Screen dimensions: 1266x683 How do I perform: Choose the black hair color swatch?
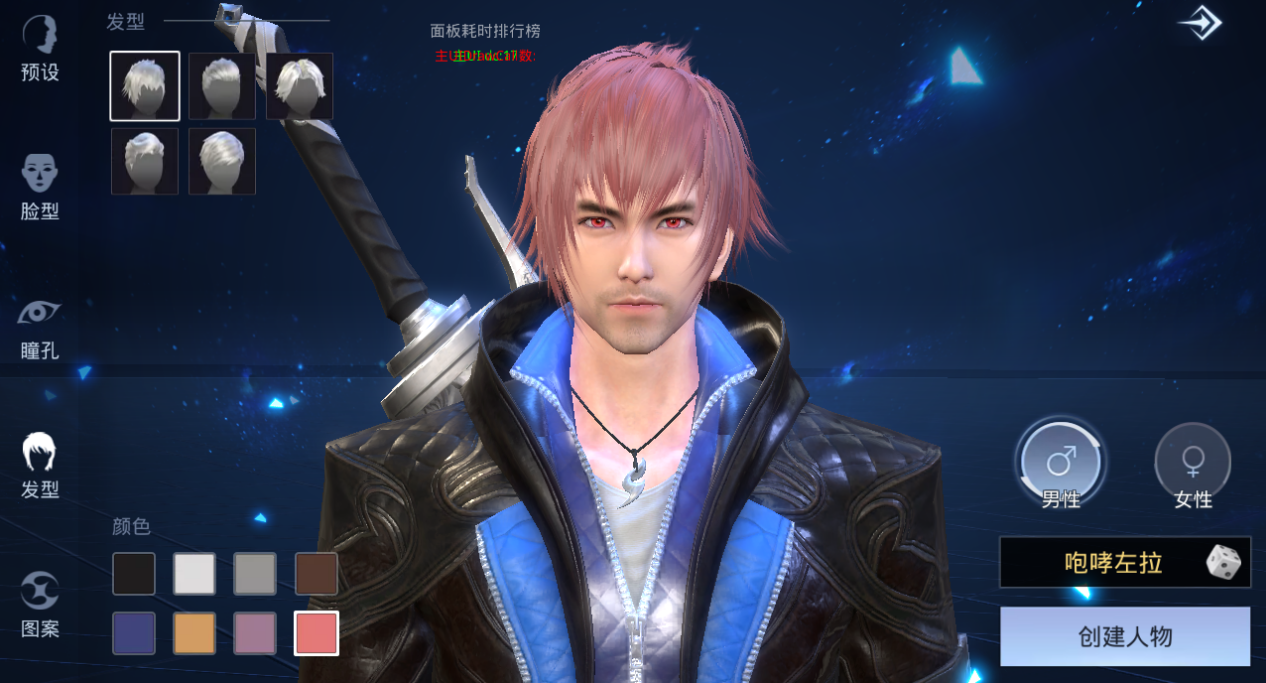coord(134,574)
